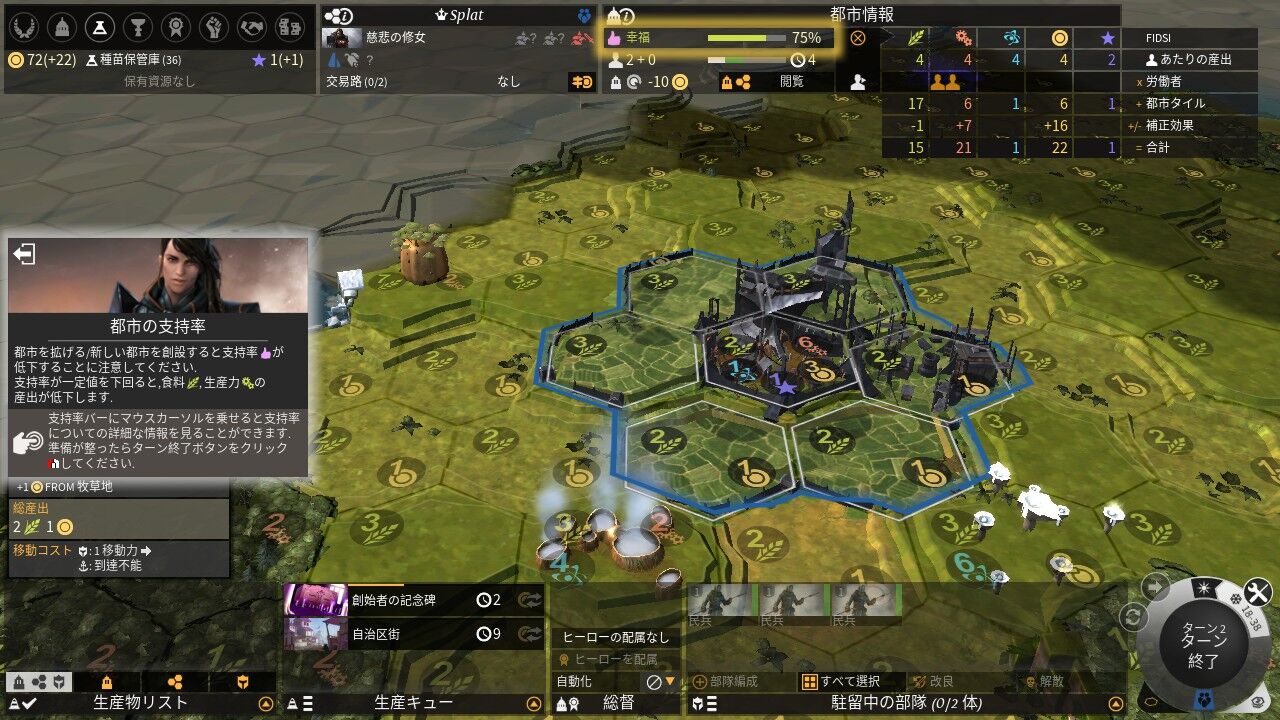Open the victory screen (laurel icon)
Screen dimensions: 1280x720
tap(24, 27)
